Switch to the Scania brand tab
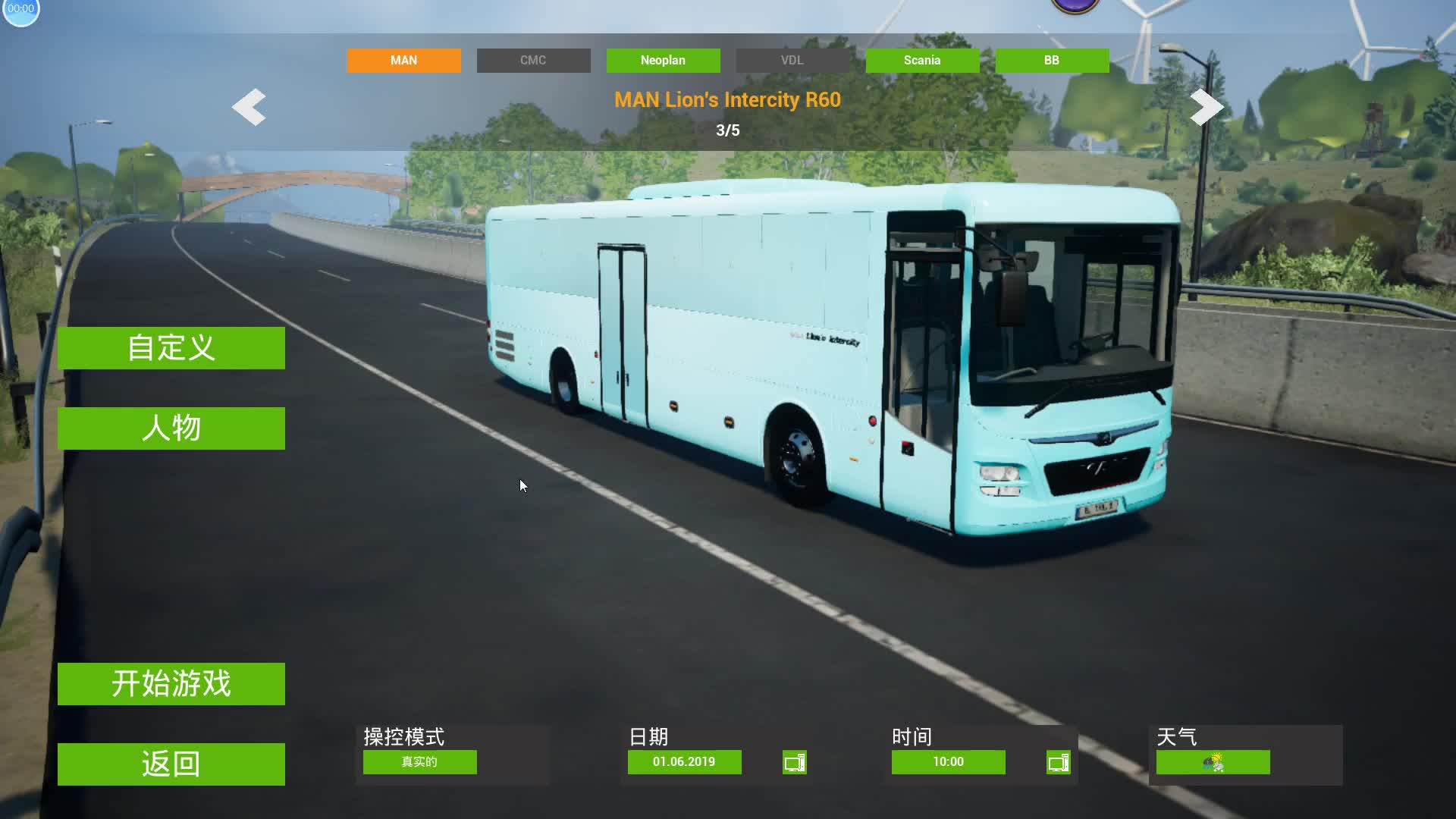 (922, 61)
